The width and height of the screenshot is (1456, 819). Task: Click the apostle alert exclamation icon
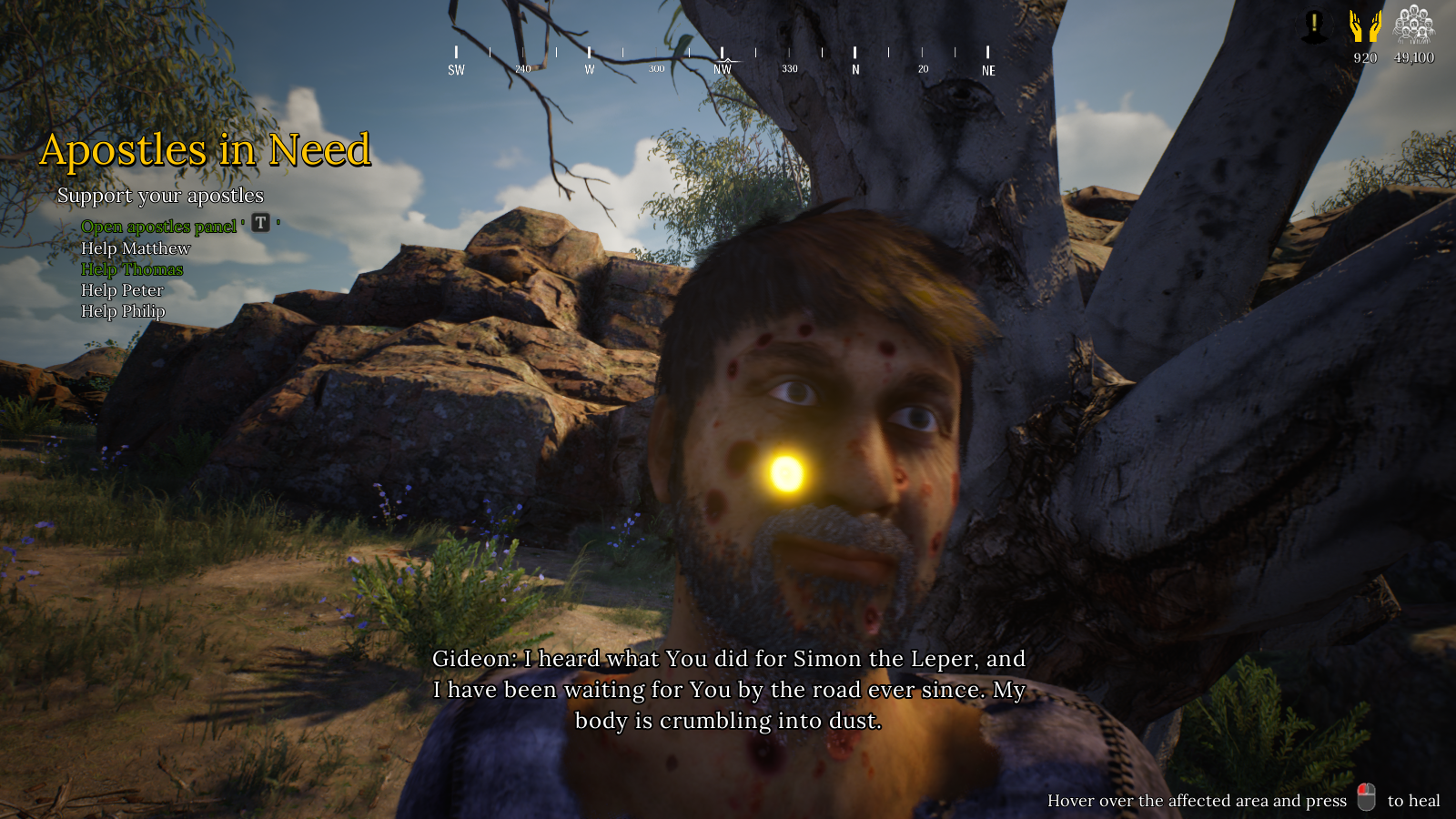pos(1314,25)
